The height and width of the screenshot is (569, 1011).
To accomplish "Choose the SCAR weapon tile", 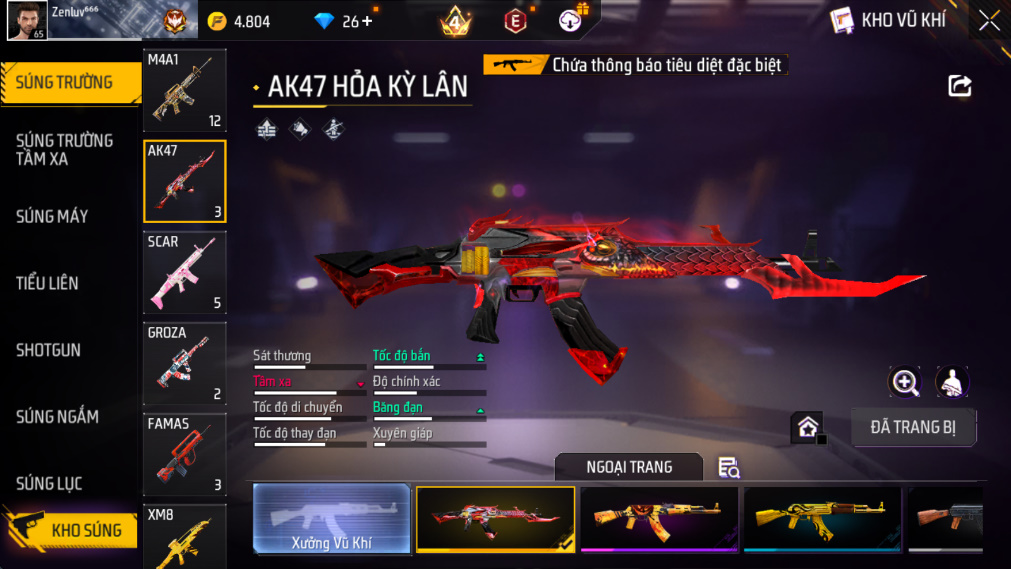I will click(185, 272).
